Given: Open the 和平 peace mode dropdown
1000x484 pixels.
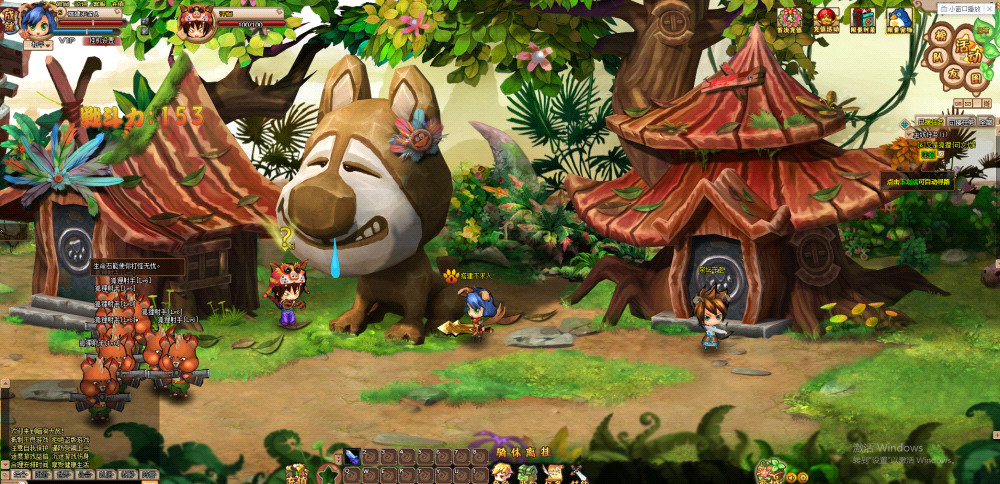Looking at the screenshot, I should tap(41, 44).
